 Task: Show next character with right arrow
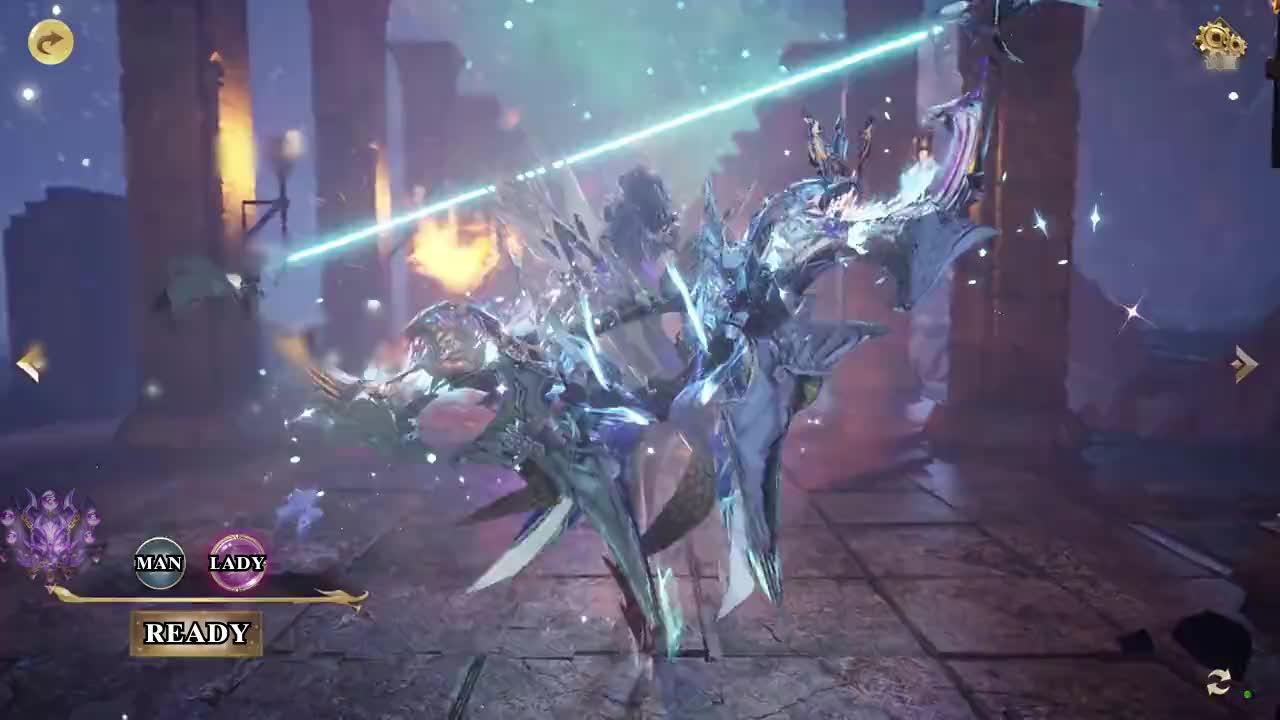click(1245, 364)
